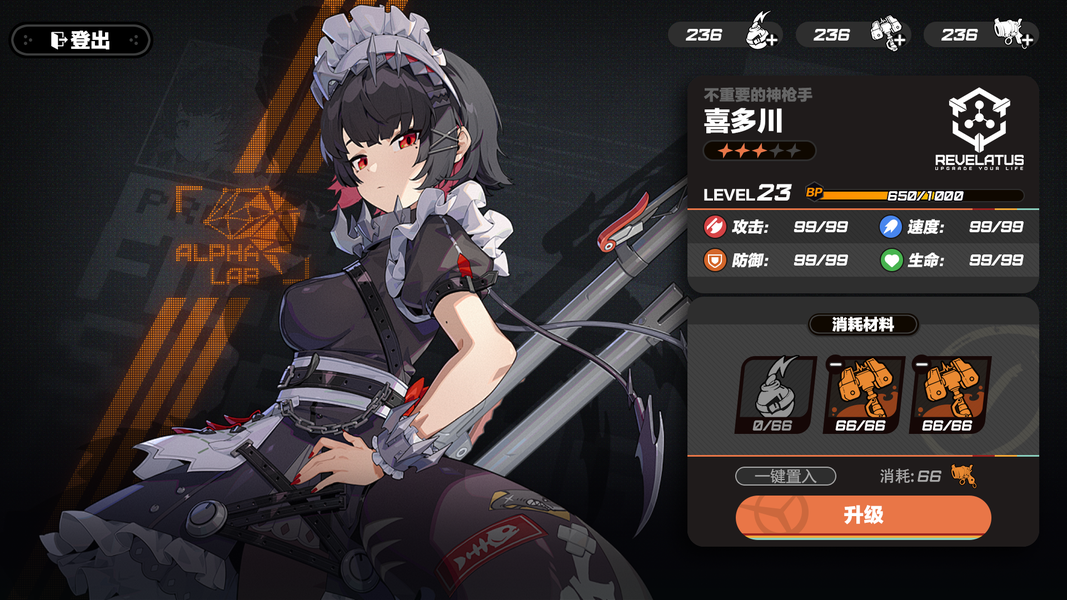Tap the 一键置入 auto-fill button
Image resolution: width=1067 pixels, height=600 pixels.
pos(785,476)
